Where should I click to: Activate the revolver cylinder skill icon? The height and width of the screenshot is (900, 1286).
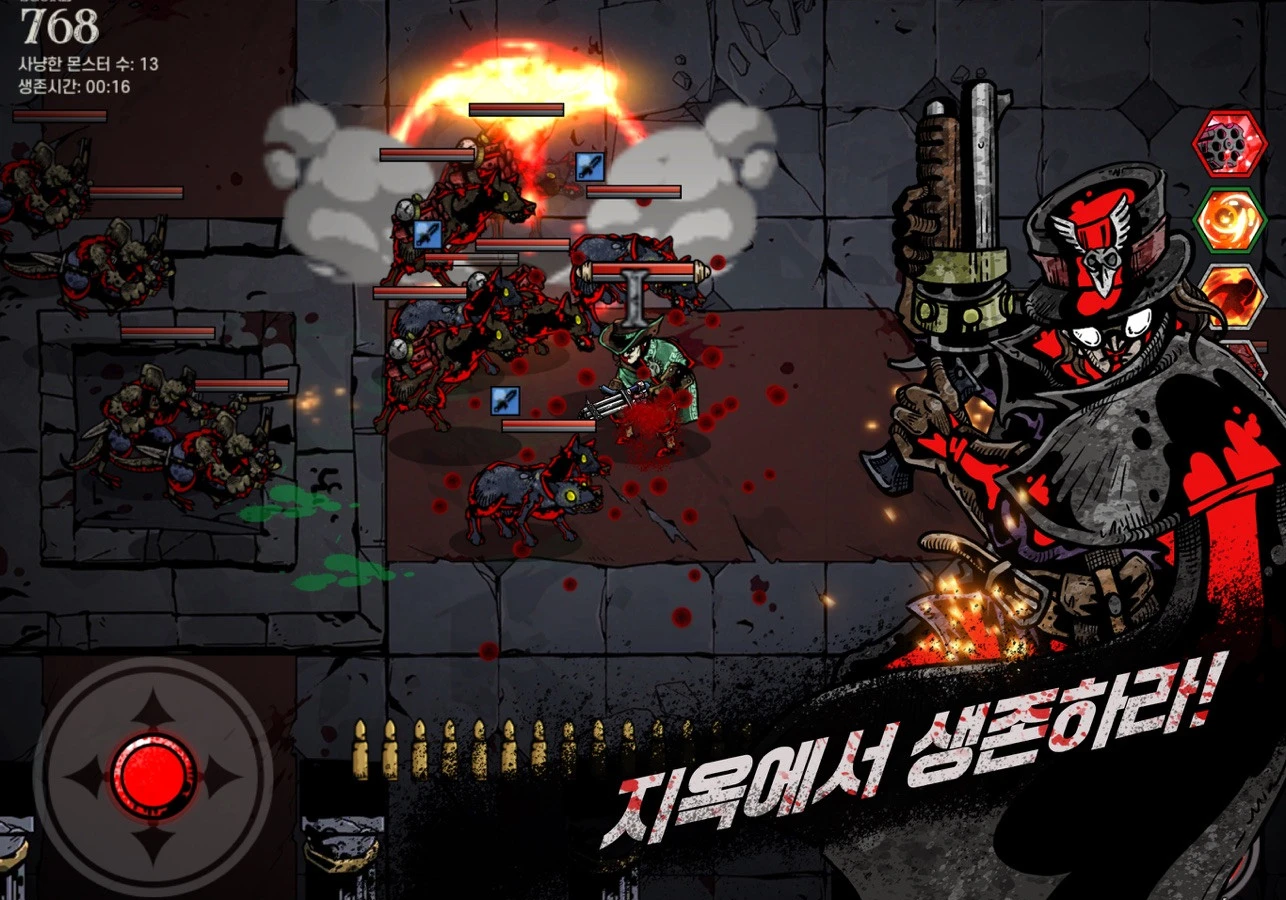point(1229,144)
